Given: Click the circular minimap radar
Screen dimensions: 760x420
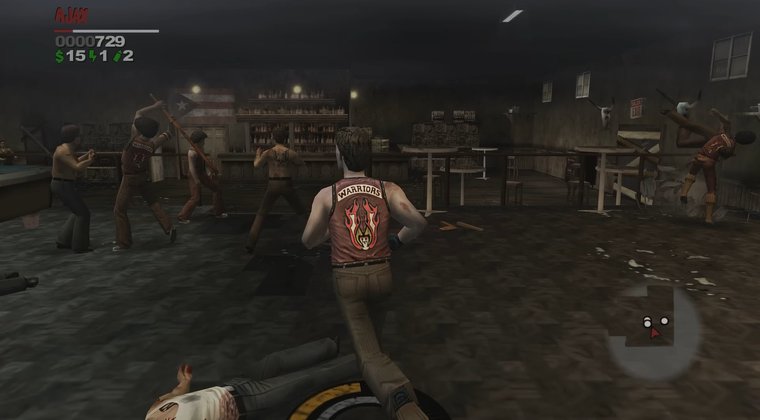Looking at the screenshot, I should [653, 322].
